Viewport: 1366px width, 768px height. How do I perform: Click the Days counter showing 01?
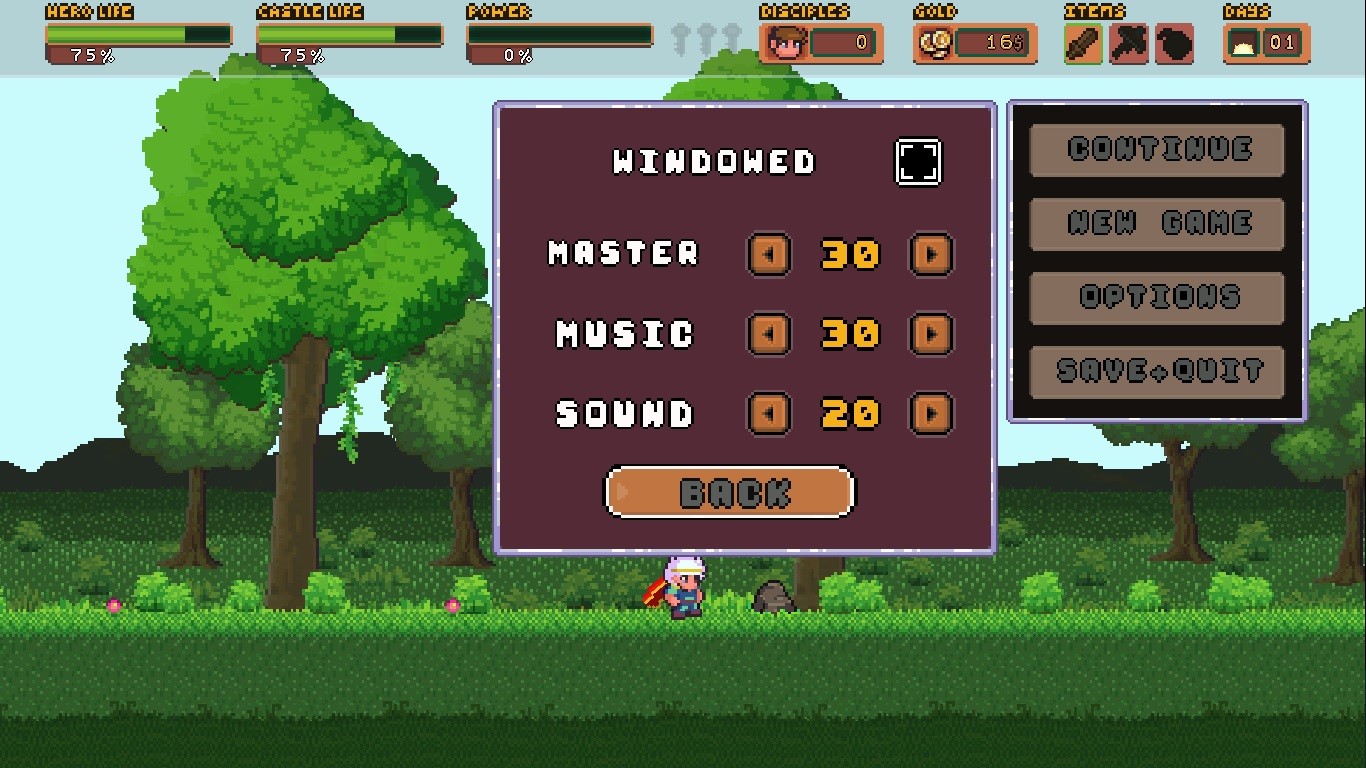(x=1282, y=42)
